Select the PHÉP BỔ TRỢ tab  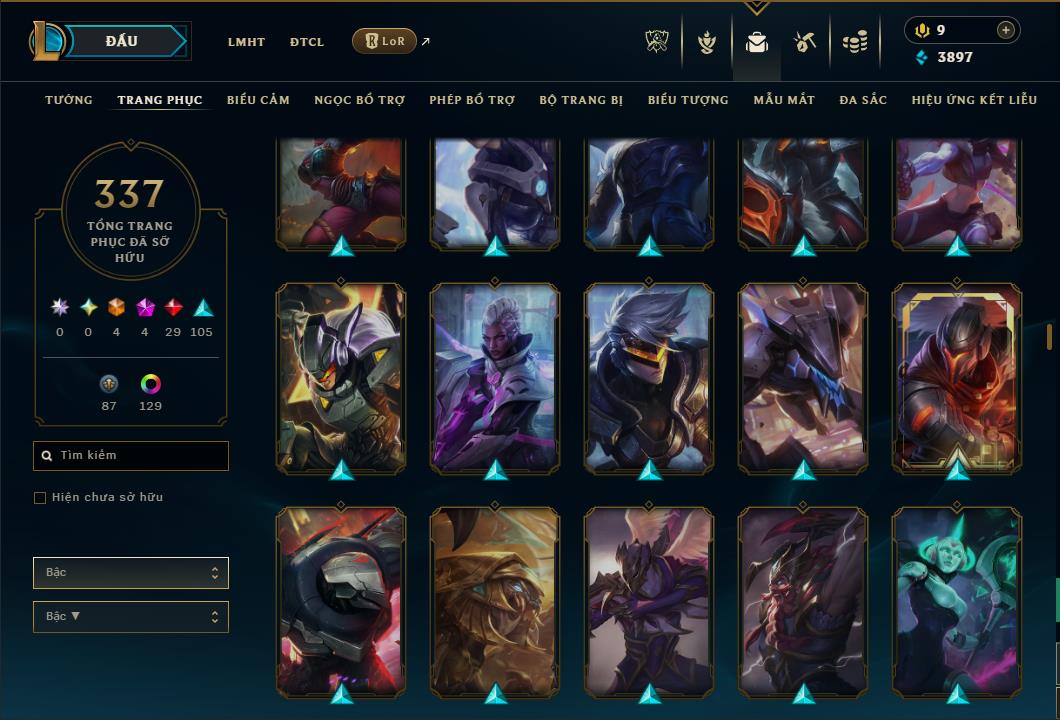point(472,100)
